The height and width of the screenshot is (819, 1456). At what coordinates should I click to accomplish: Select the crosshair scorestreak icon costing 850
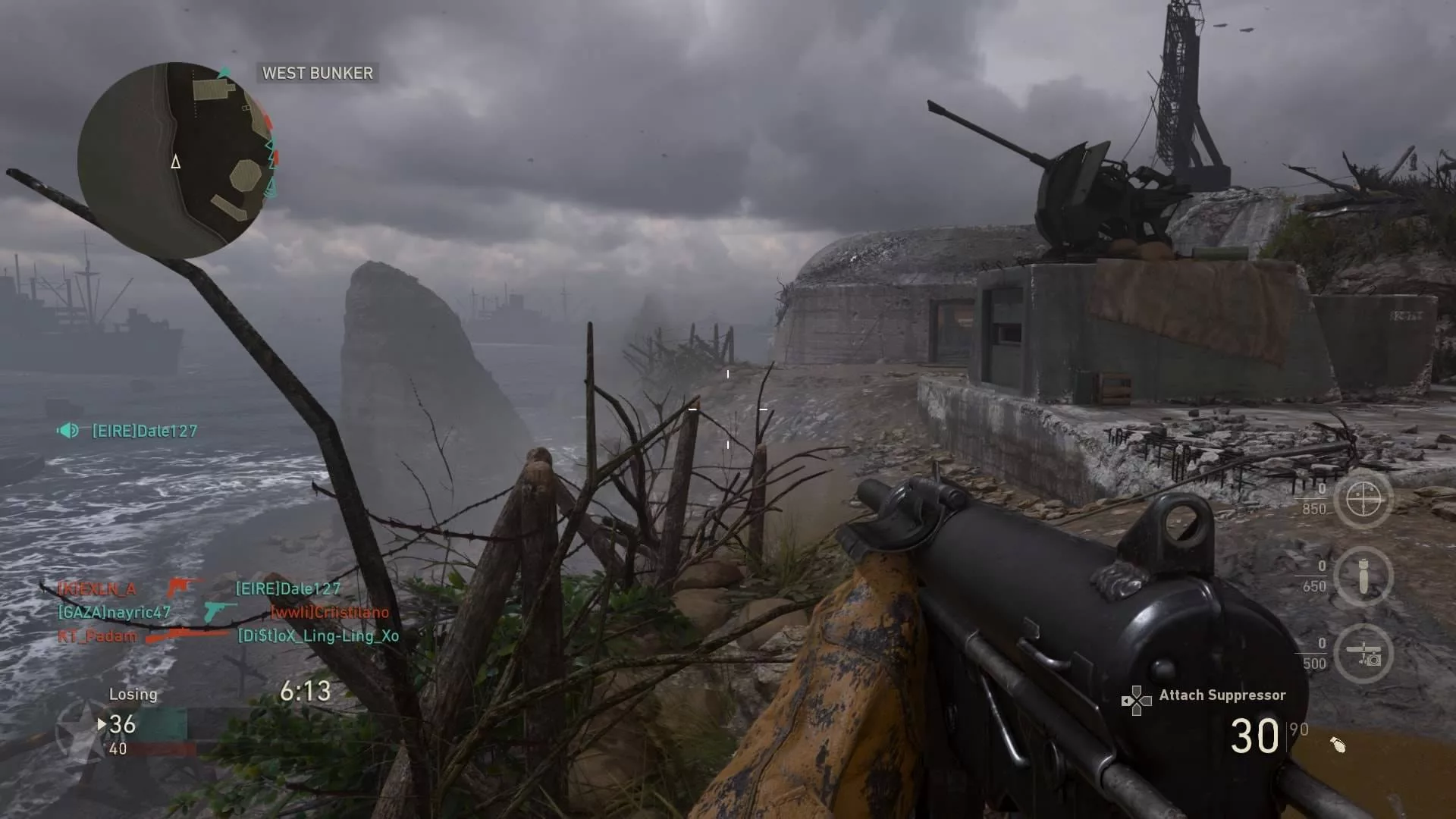pos(1363,500)
